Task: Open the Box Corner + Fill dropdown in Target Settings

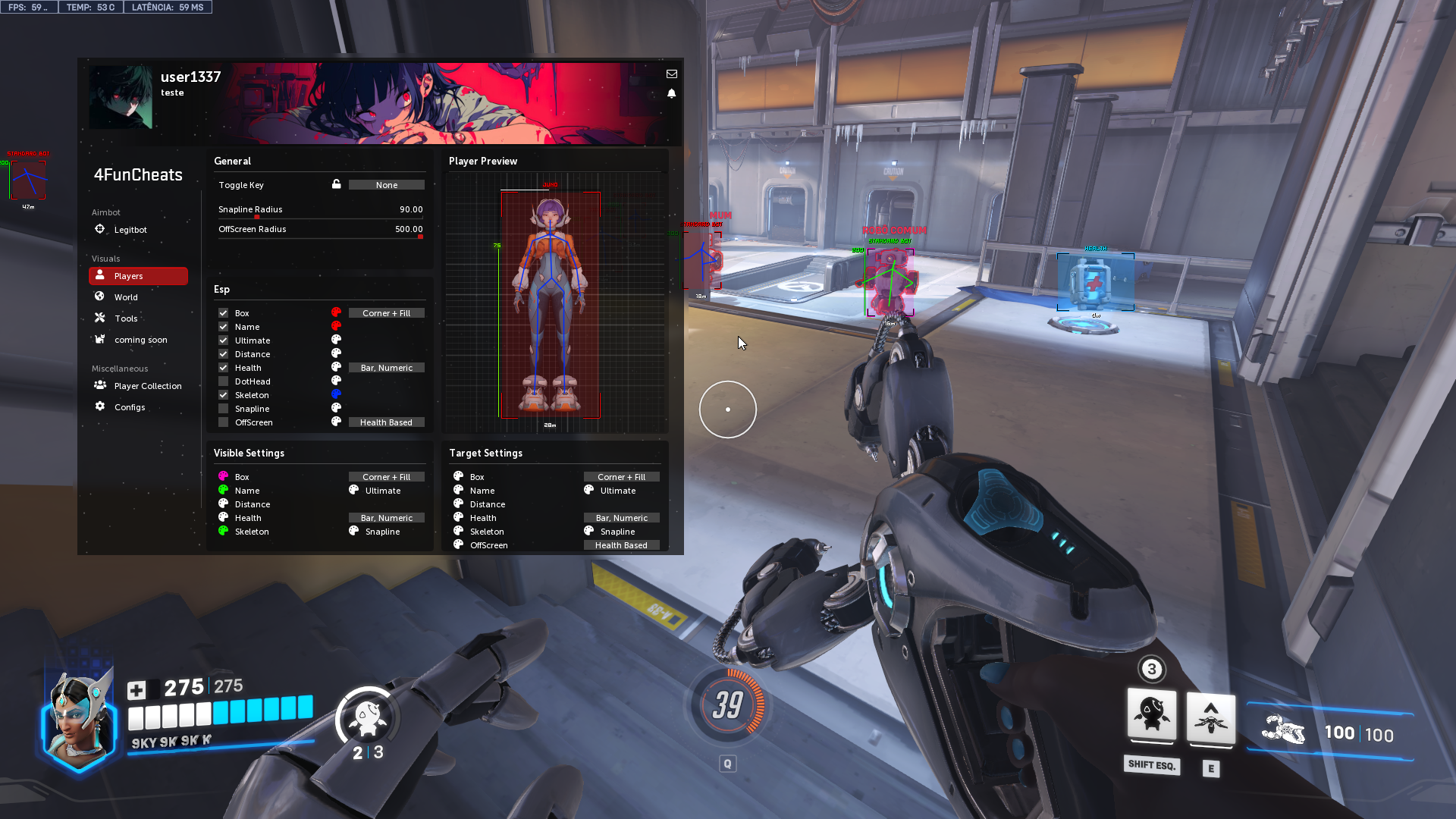Action: 621,477
